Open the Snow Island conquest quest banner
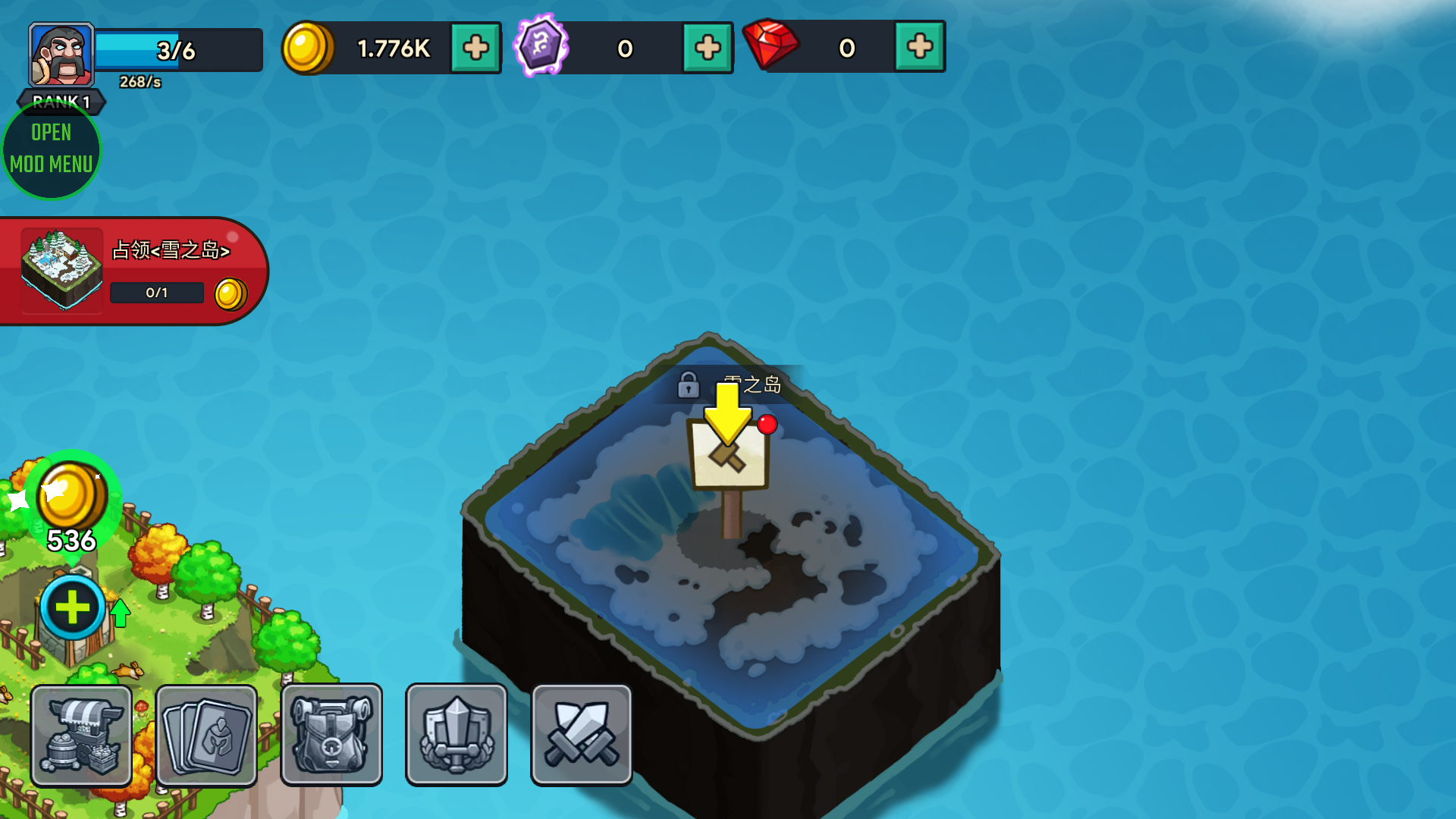The width and height of the screenshot is (1456, 819). click(x=133, y=271)
